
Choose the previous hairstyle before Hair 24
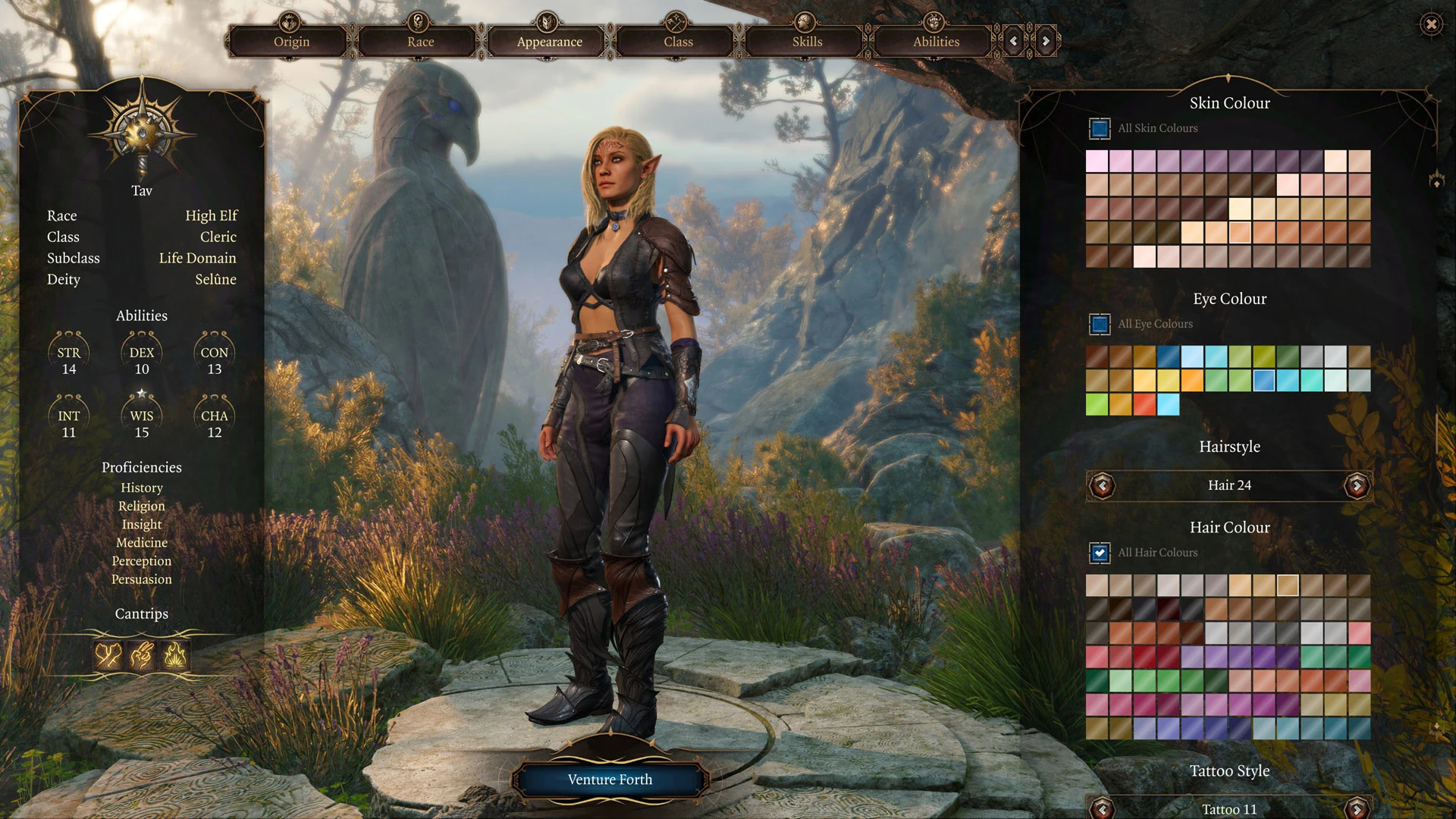click(x=1103, y=485)
